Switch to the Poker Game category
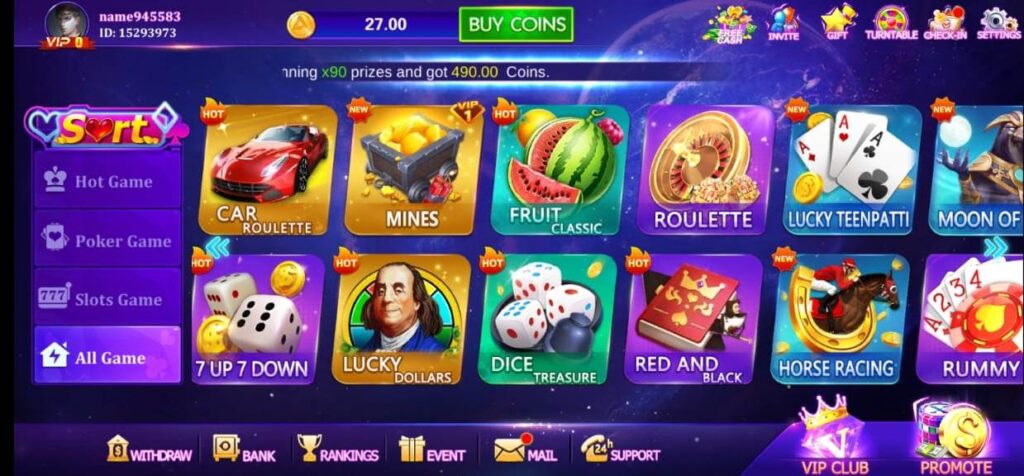This screenshot has width=1024, height=476. click(108, 240)
